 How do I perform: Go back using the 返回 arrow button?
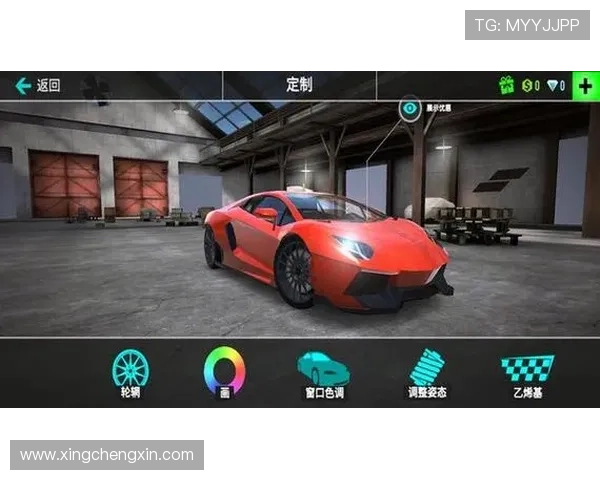(37, 86)
